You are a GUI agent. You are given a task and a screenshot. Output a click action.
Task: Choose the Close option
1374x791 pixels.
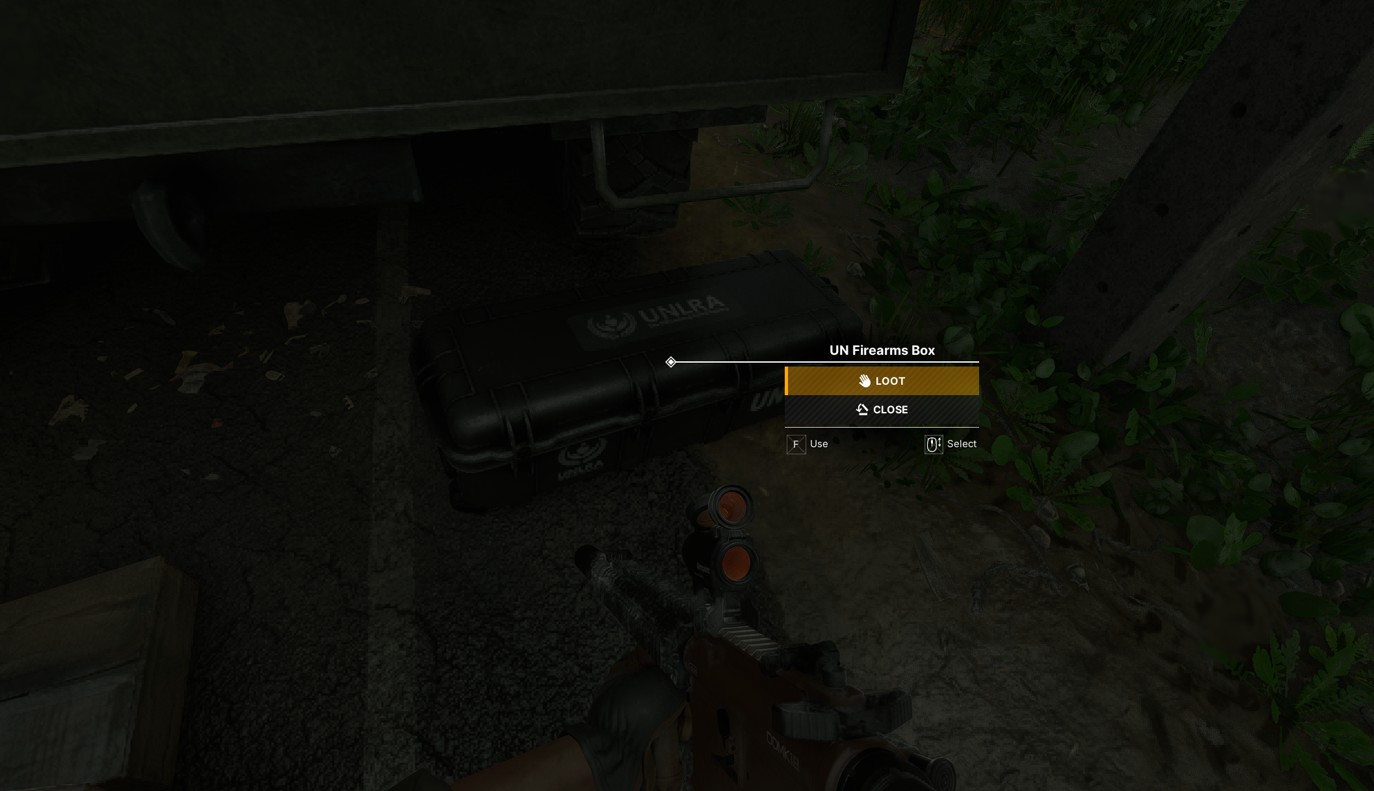tap(882, 410)
